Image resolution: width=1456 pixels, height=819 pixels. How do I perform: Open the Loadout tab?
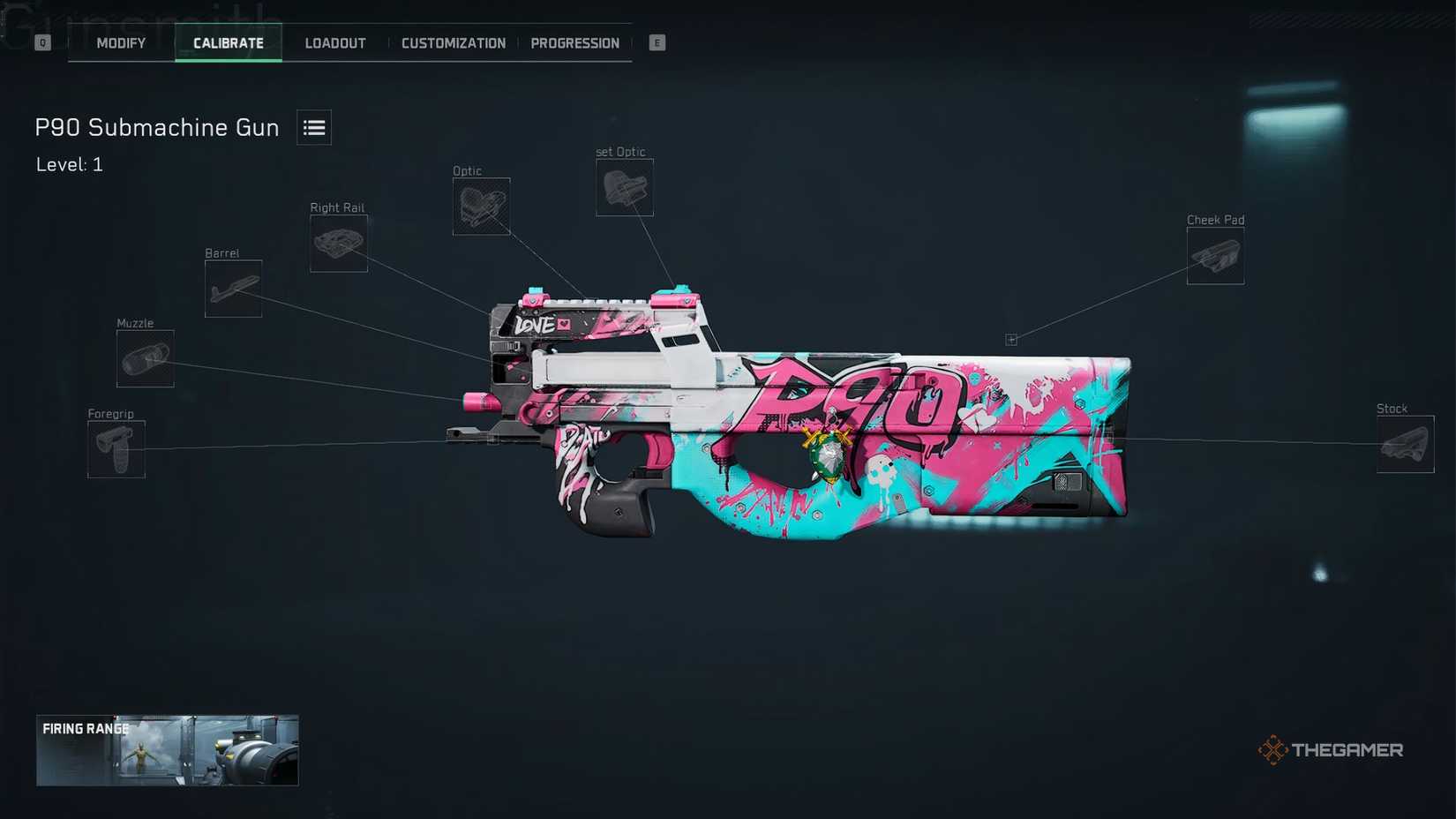[x=334, y=42]
